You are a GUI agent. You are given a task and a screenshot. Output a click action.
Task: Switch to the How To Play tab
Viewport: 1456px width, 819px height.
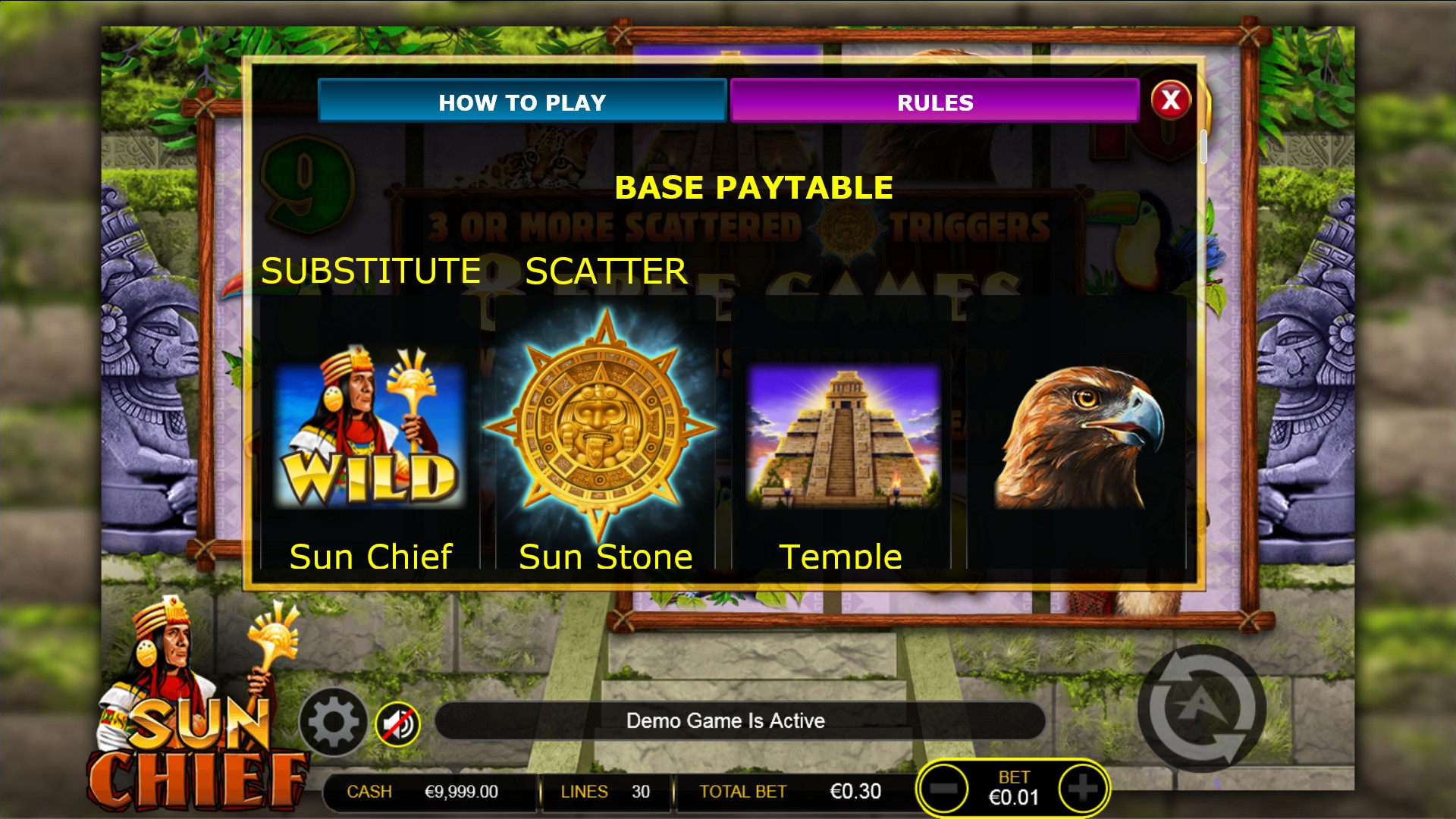pos(522,102)
